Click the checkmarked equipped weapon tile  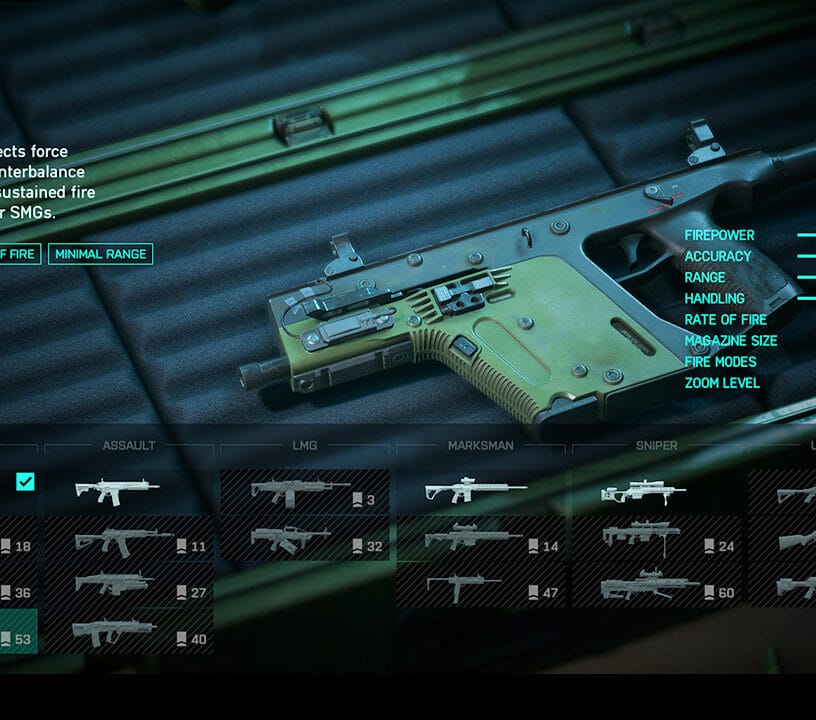18,484
